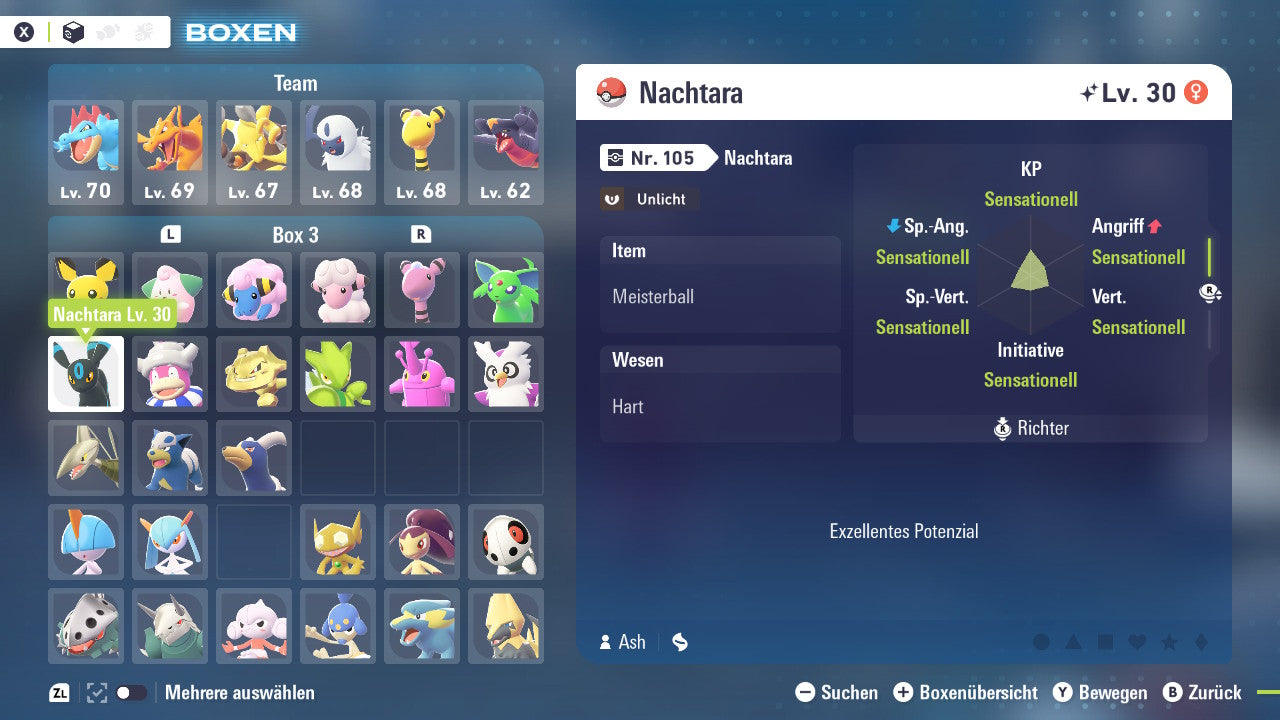Open the Team panel header
The height and width of the screenshot is (720, 1280).
click(295, 83)
